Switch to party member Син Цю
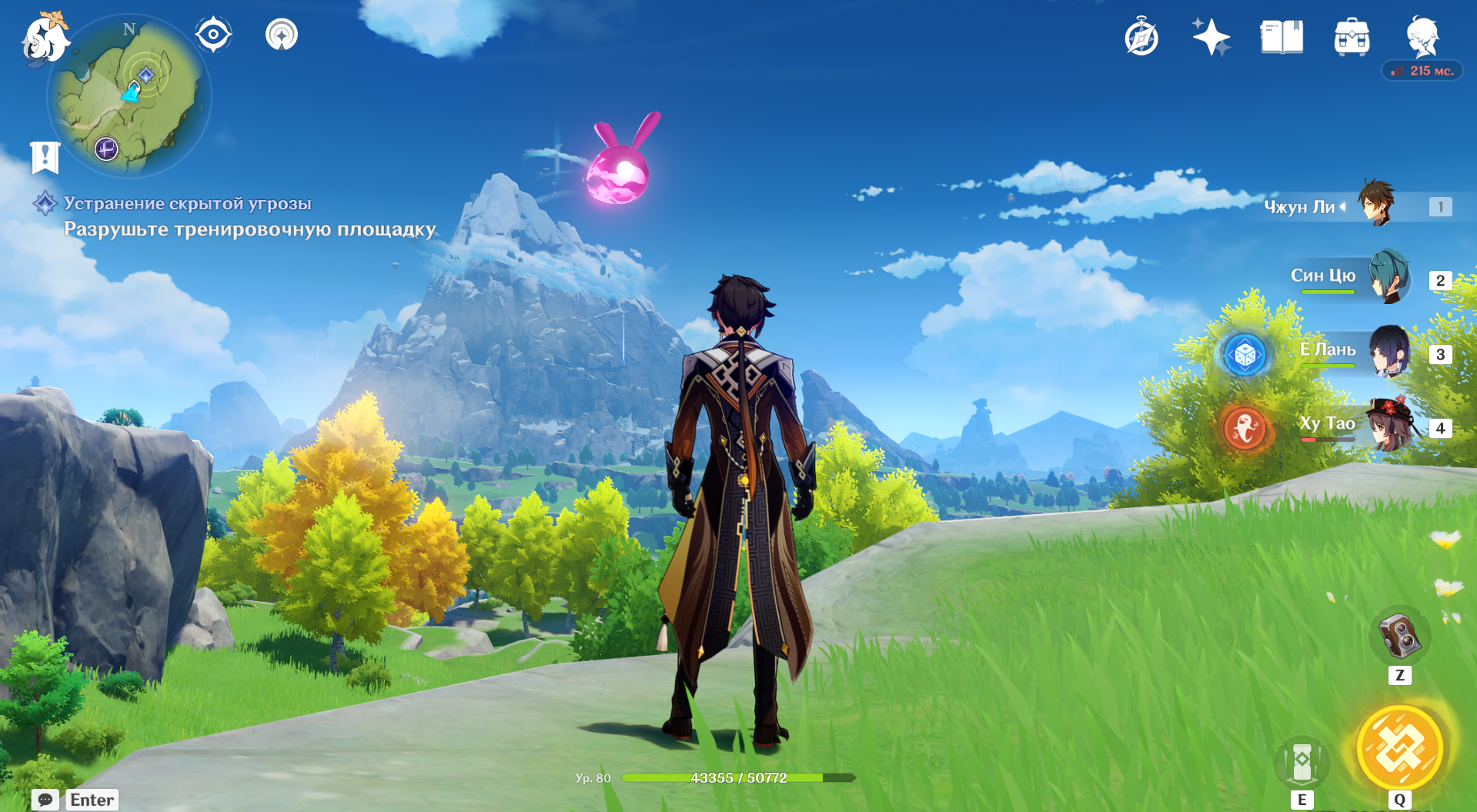Screen dimensions: 1477x812 coord(1388,279)
